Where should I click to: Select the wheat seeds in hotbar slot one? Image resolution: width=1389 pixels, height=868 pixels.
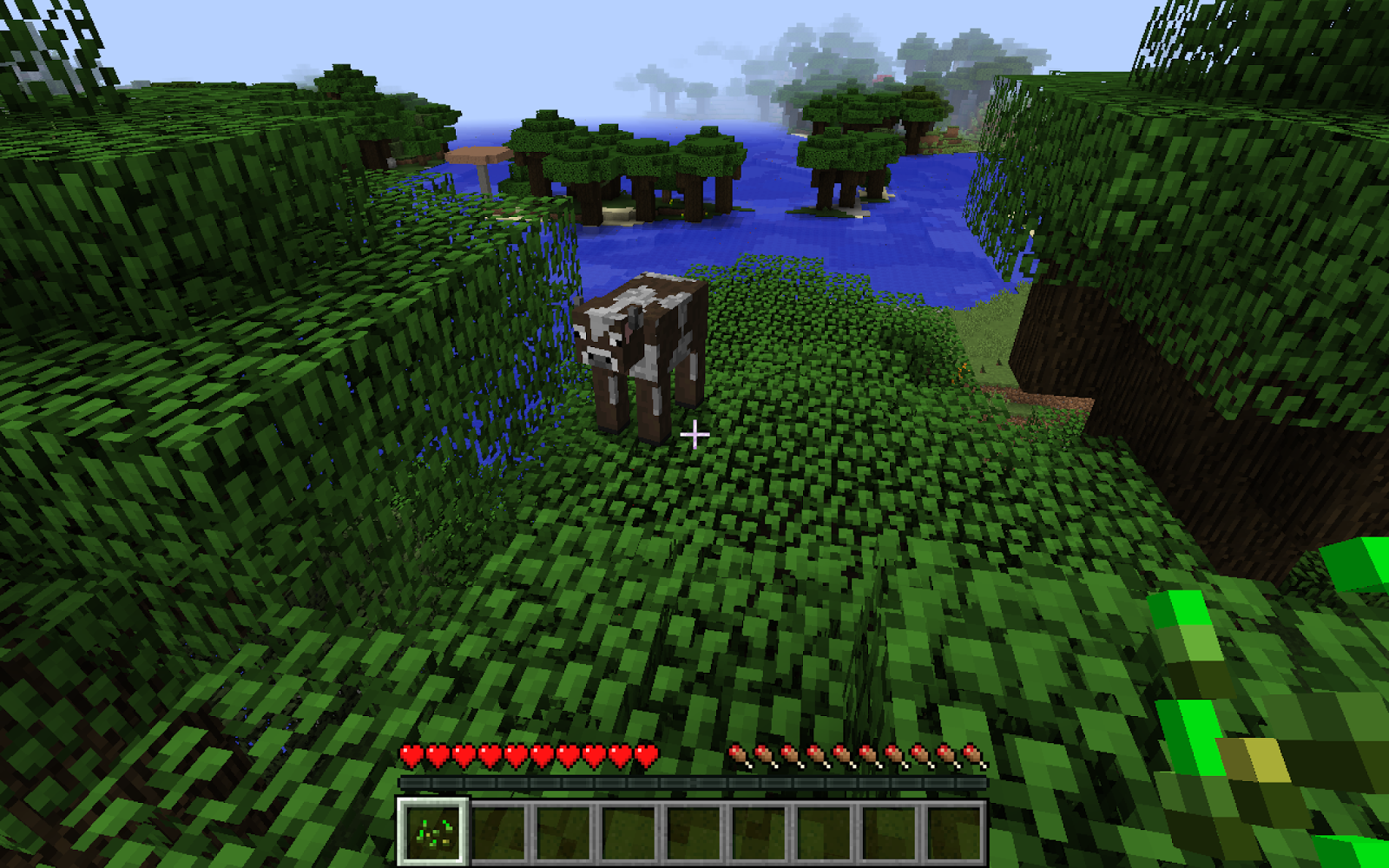click(x=432, y=832)
